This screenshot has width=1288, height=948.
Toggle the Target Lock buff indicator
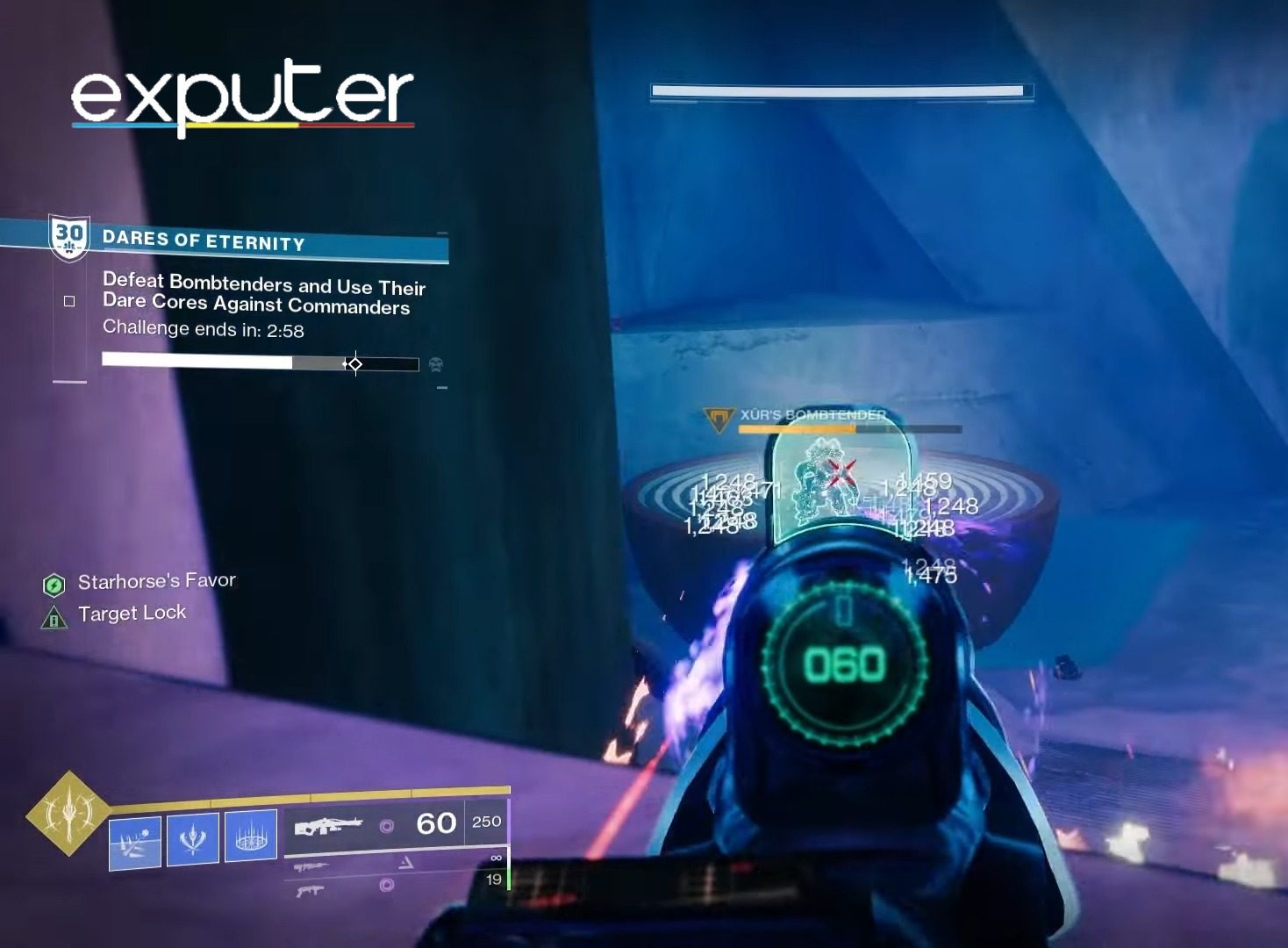pyautogui.click(x=56, y=615)
